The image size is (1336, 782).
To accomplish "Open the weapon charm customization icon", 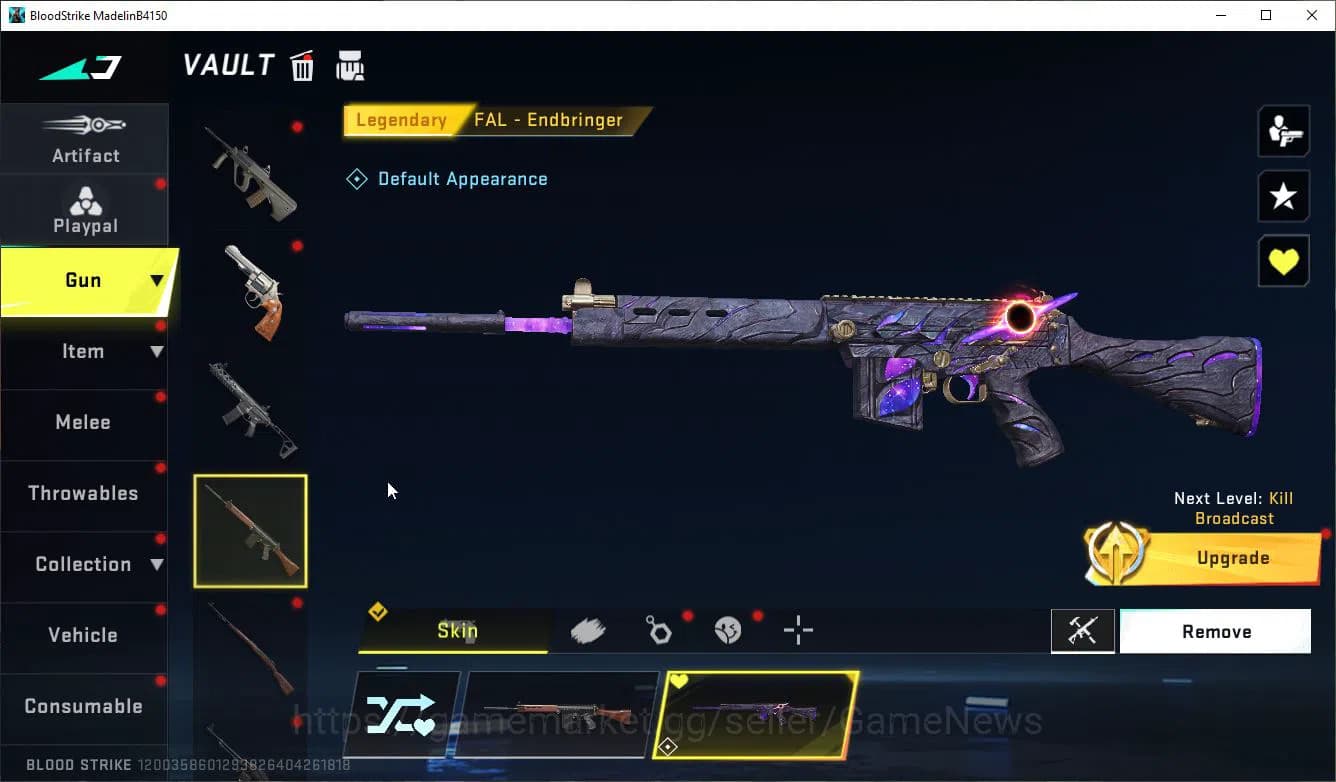I will tap(660, 629).
